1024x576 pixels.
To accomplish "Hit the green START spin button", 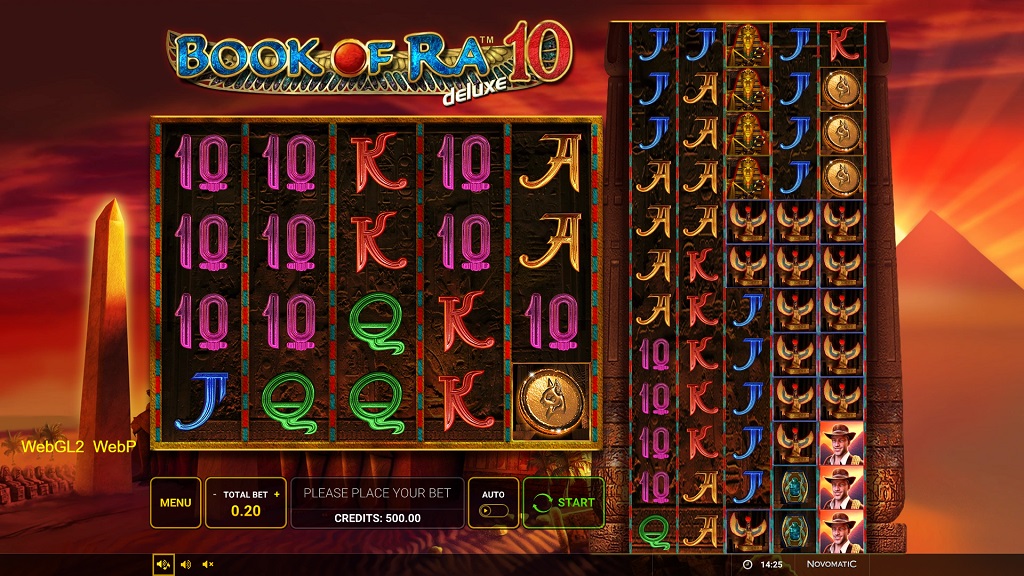I will click(x=564, y=502).
